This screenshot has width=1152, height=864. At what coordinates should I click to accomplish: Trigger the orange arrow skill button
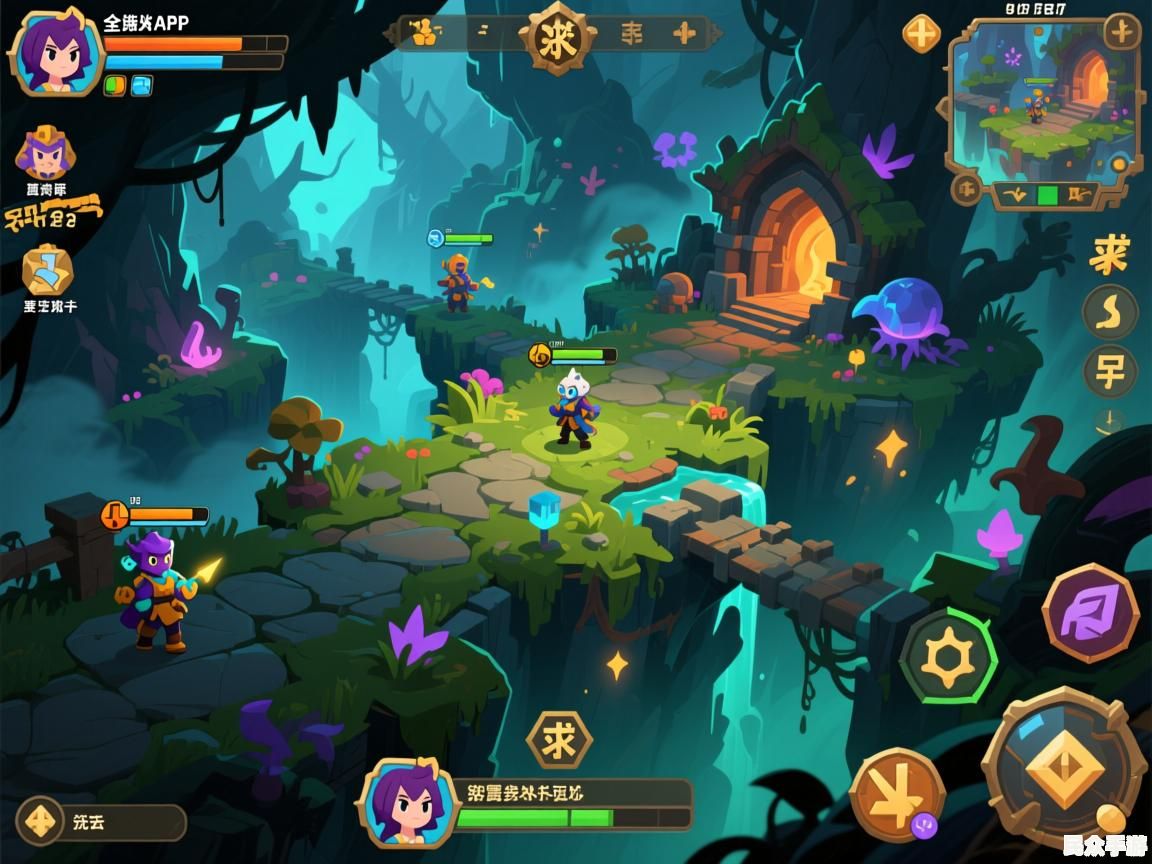click(896, 795)
